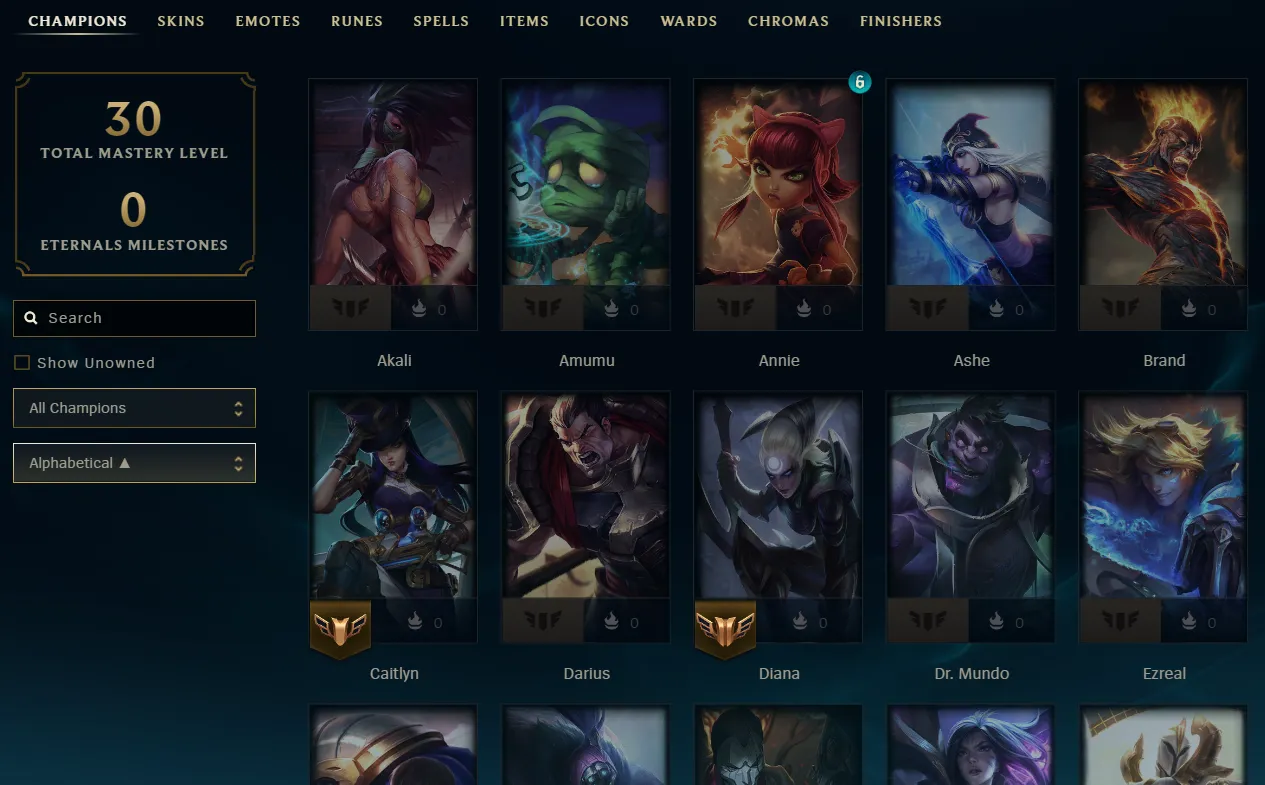Open the Alphabetical sort dropdown
This screenshot has width=1265, height=785.
[x=134, y=463]
